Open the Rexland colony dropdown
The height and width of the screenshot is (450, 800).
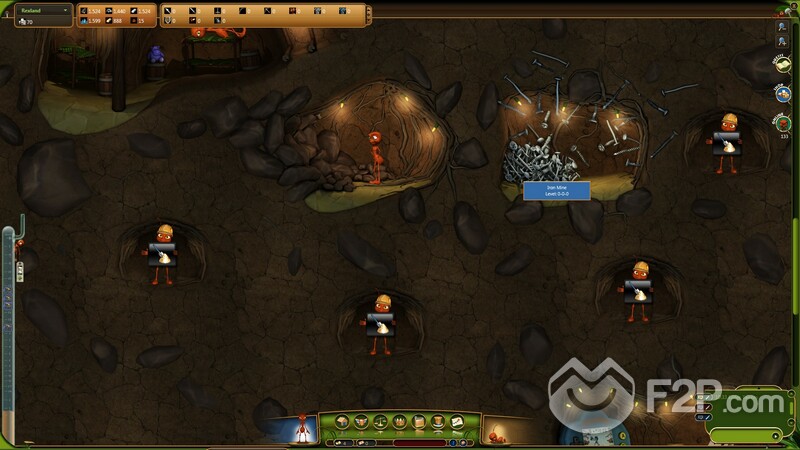(x=38, y=10)
